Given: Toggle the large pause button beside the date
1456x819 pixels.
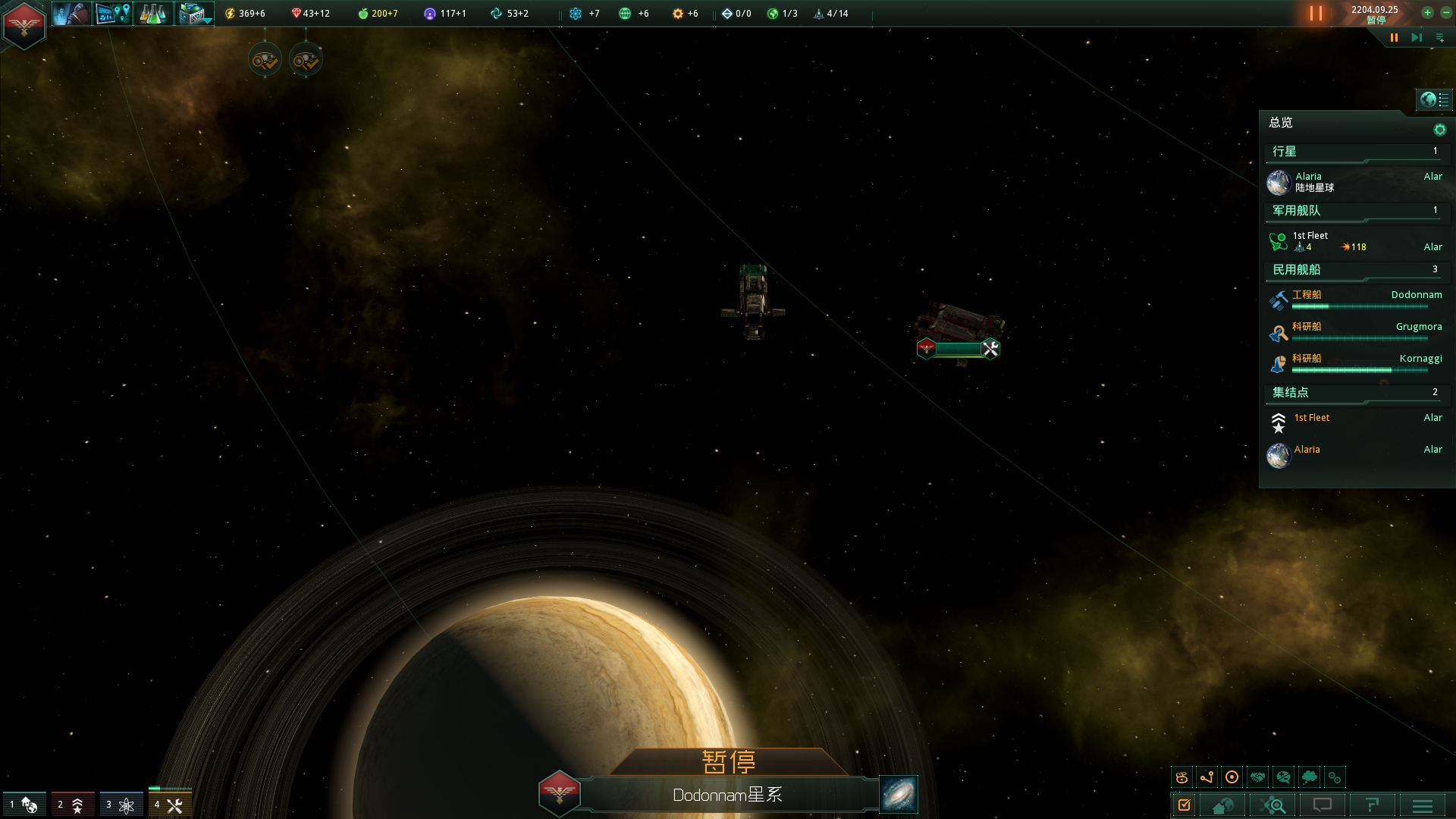Looking at the screenshot, I should coord(1316,14).
